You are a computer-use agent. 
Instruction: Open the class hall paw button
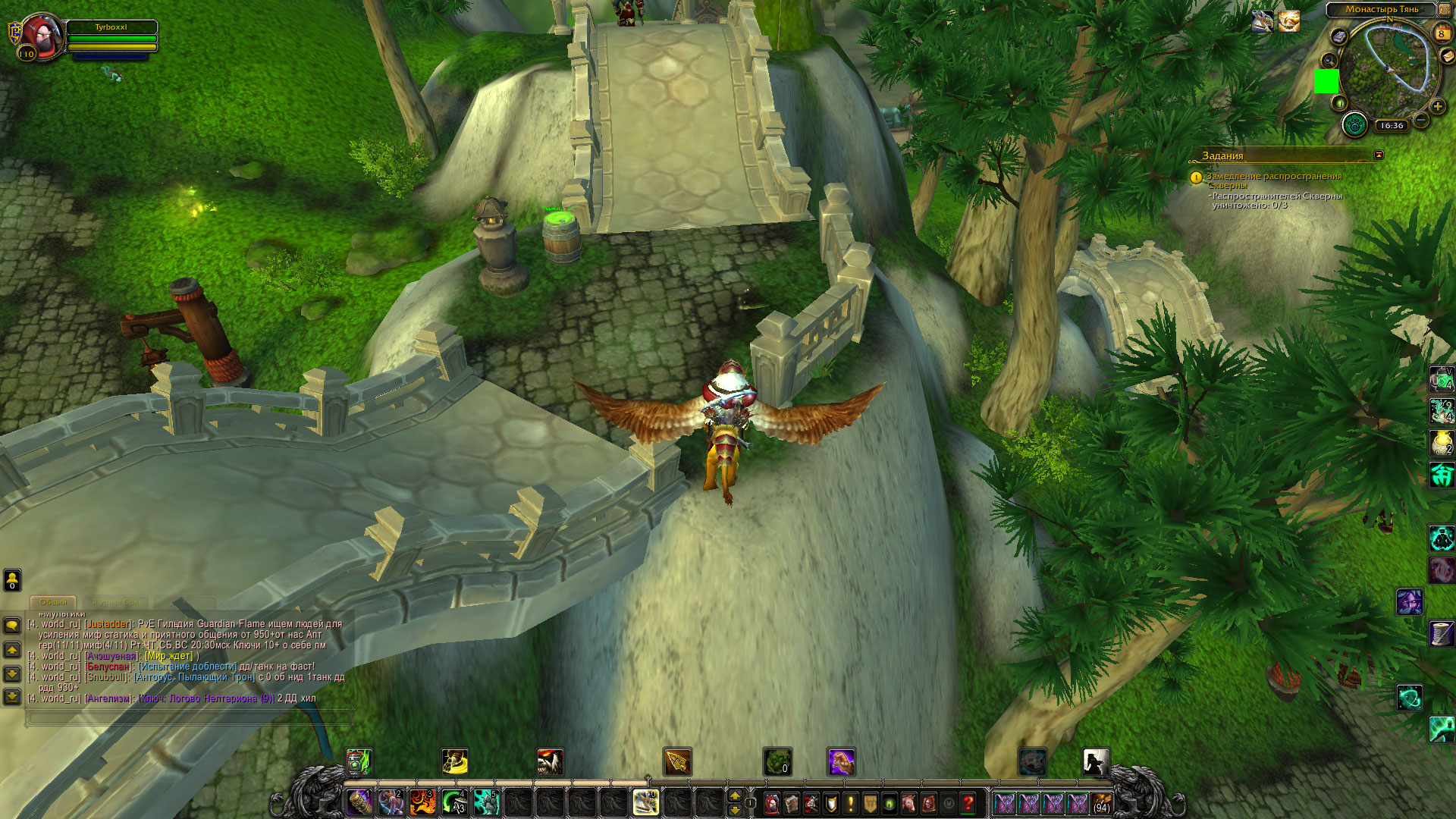point(1354,124)
